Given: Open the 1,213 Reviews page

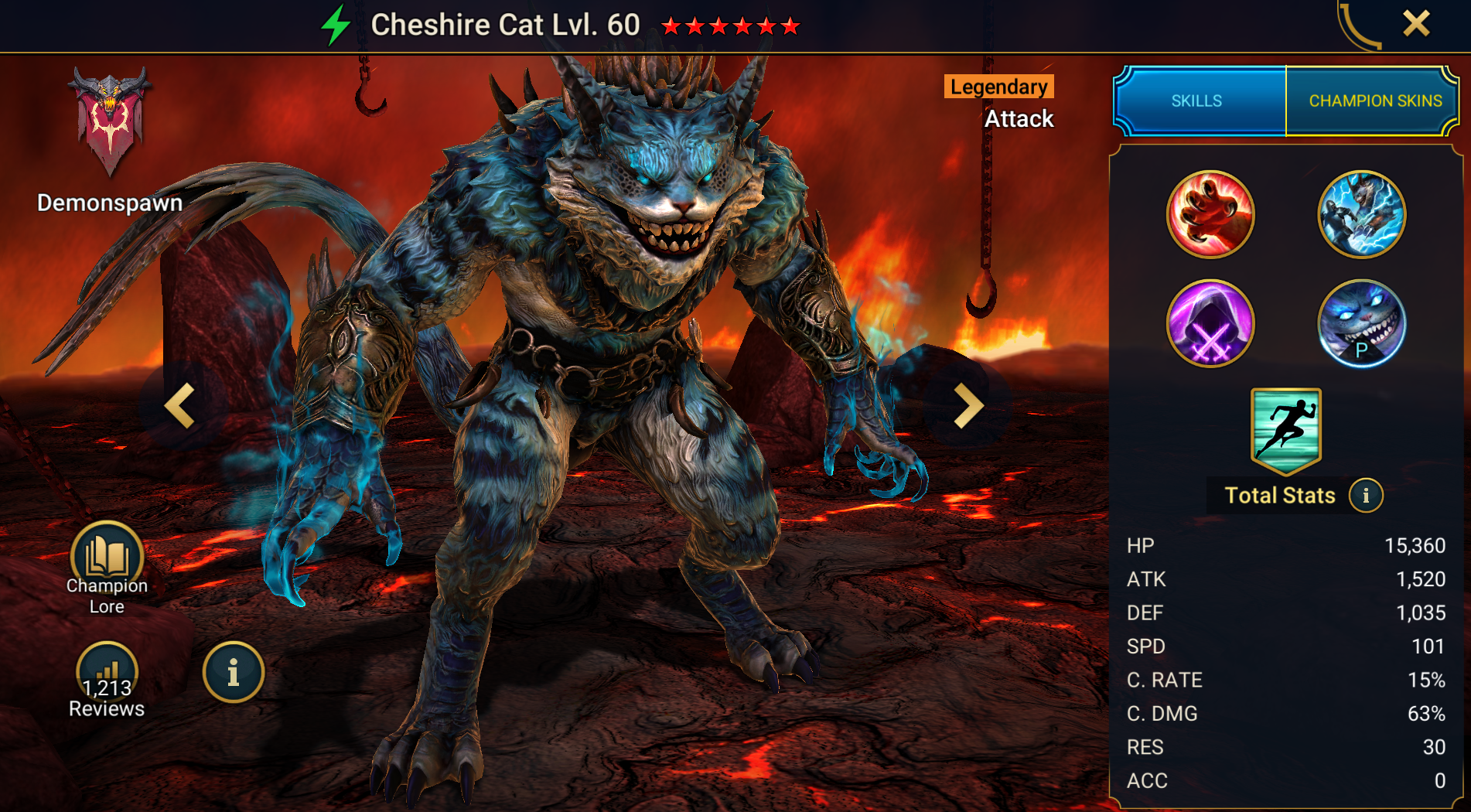Looking at the screenshot, I should (x=107, y=681).
